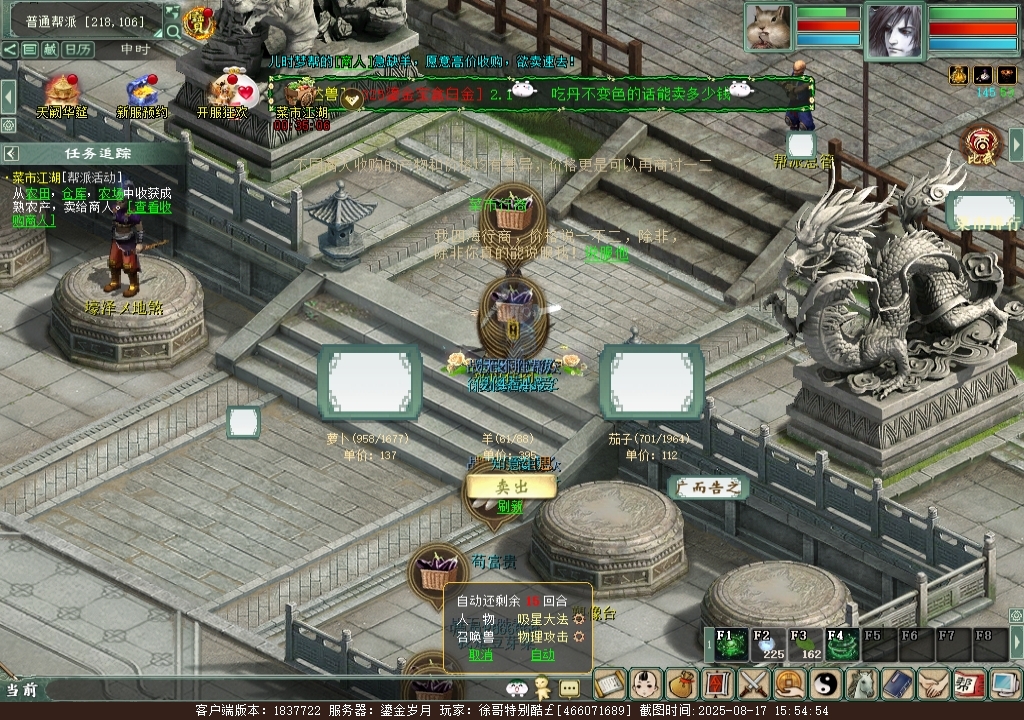Refresh the prices with the 刷新 link
Screen dimensions: 1024x720
510,507
